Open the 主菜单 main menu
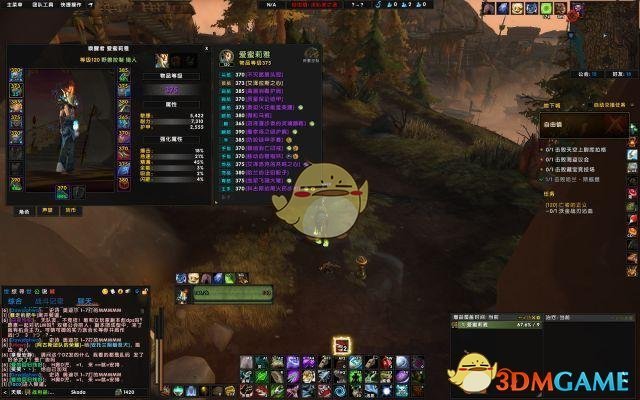This screenshot has height=400, width=640. point(12,4)
